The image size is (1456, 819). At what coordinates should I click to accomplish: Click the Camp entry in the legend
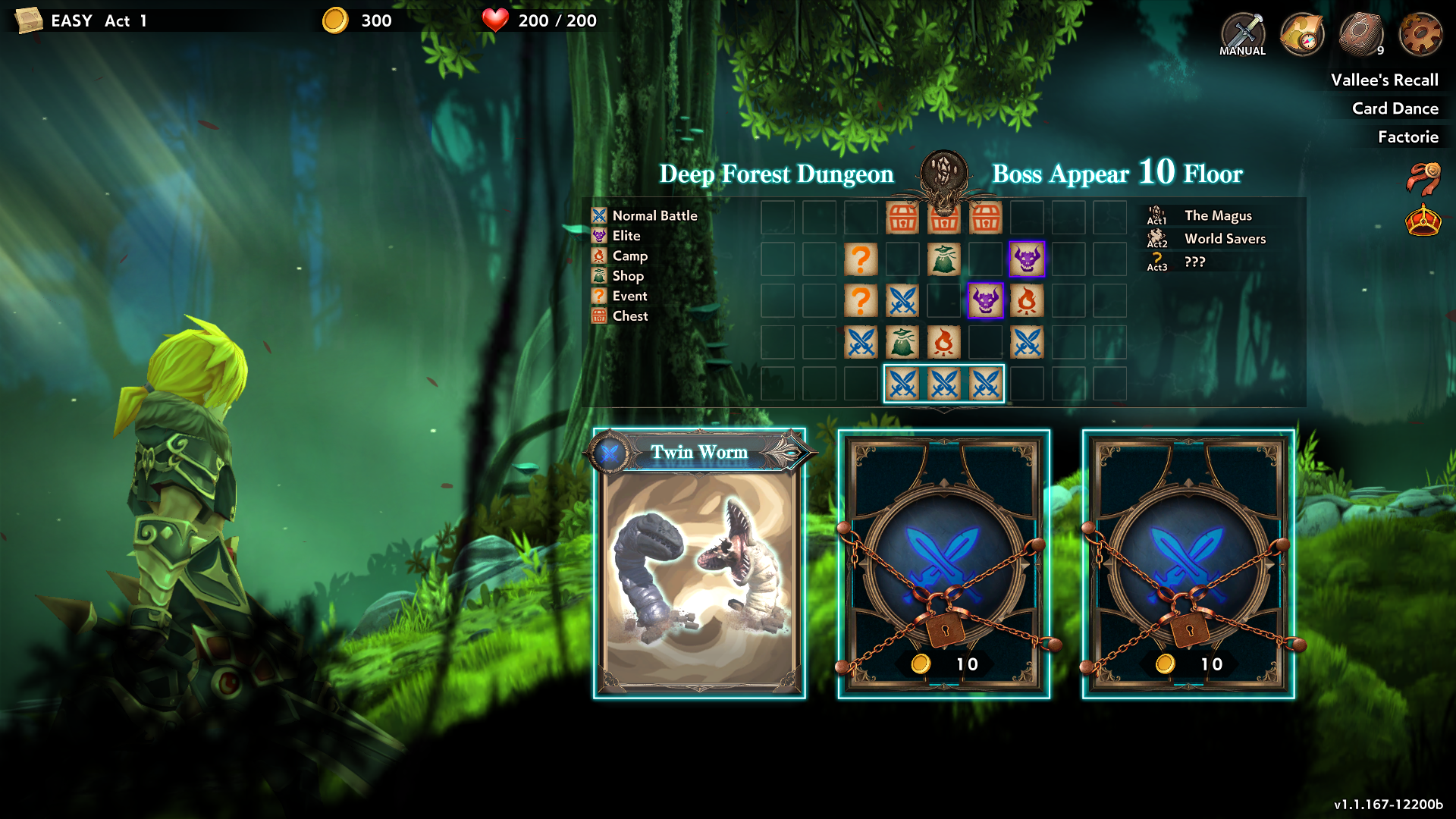pyautogui.click(x=629, y=256)
